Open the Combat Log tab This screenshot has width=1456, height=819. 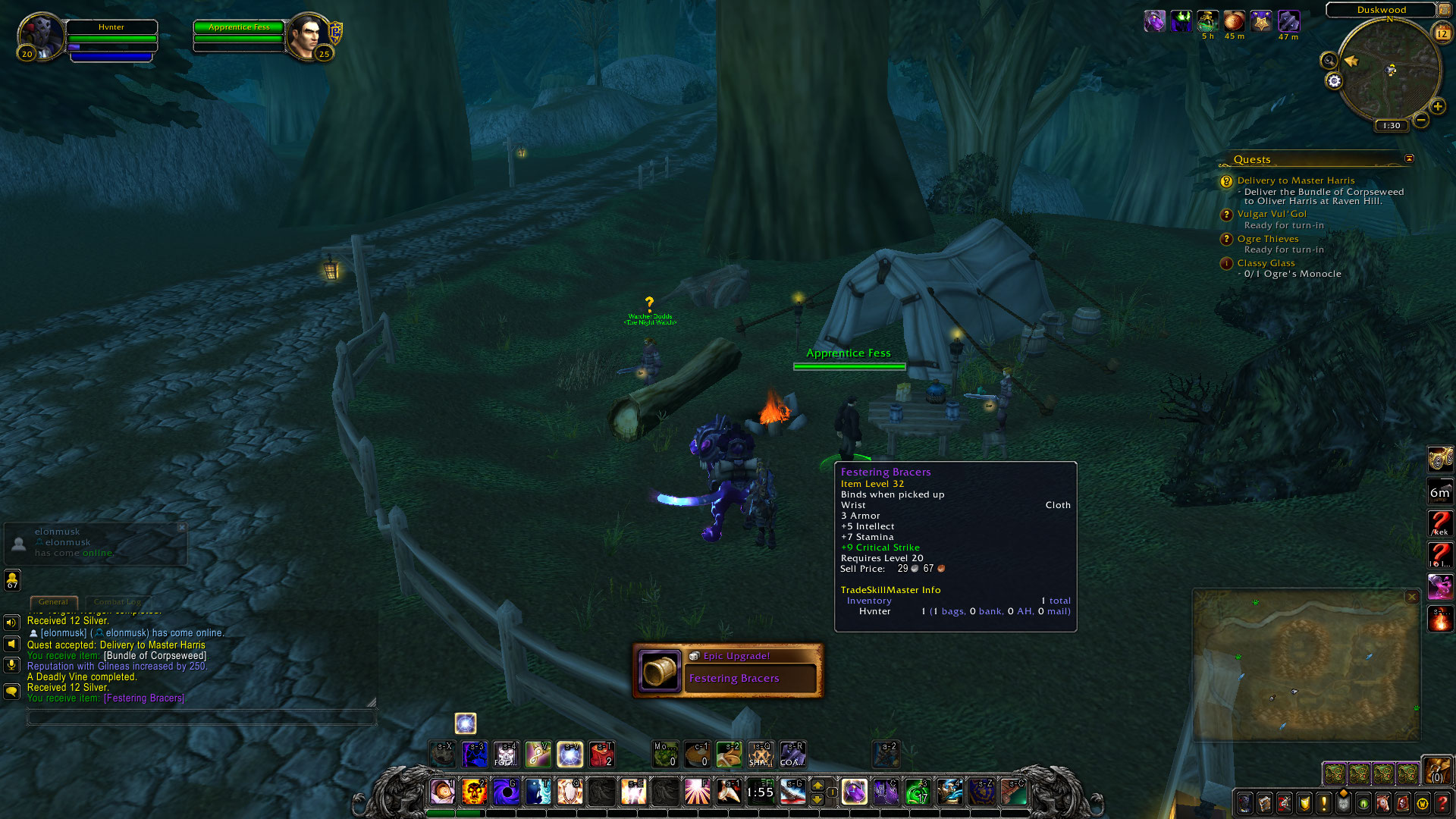[117, 602]
